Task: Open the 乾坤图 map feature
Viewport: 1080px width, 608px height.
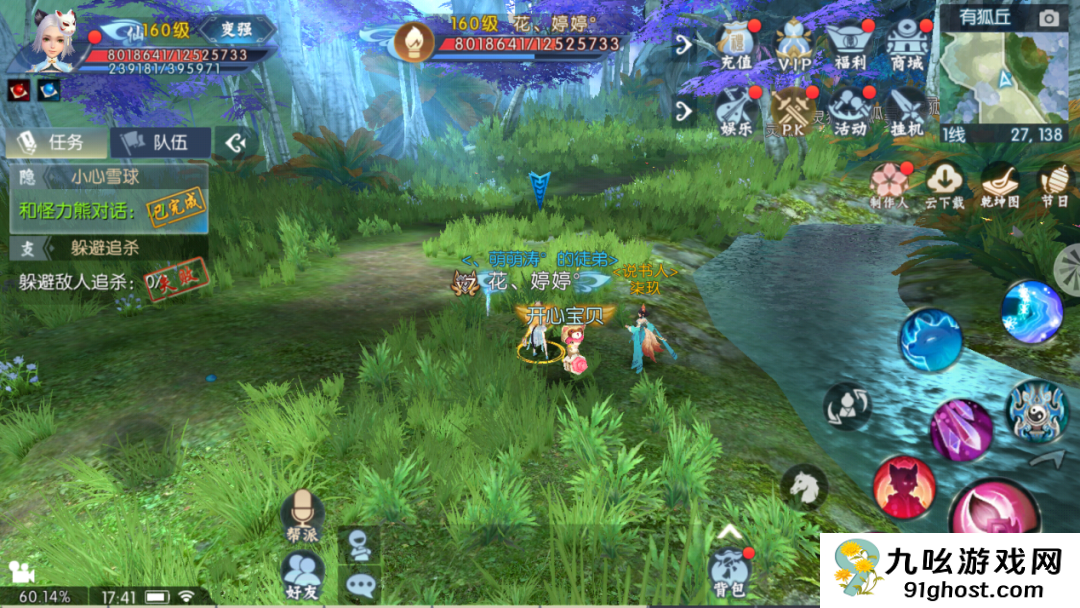Action: click(999, 184)
